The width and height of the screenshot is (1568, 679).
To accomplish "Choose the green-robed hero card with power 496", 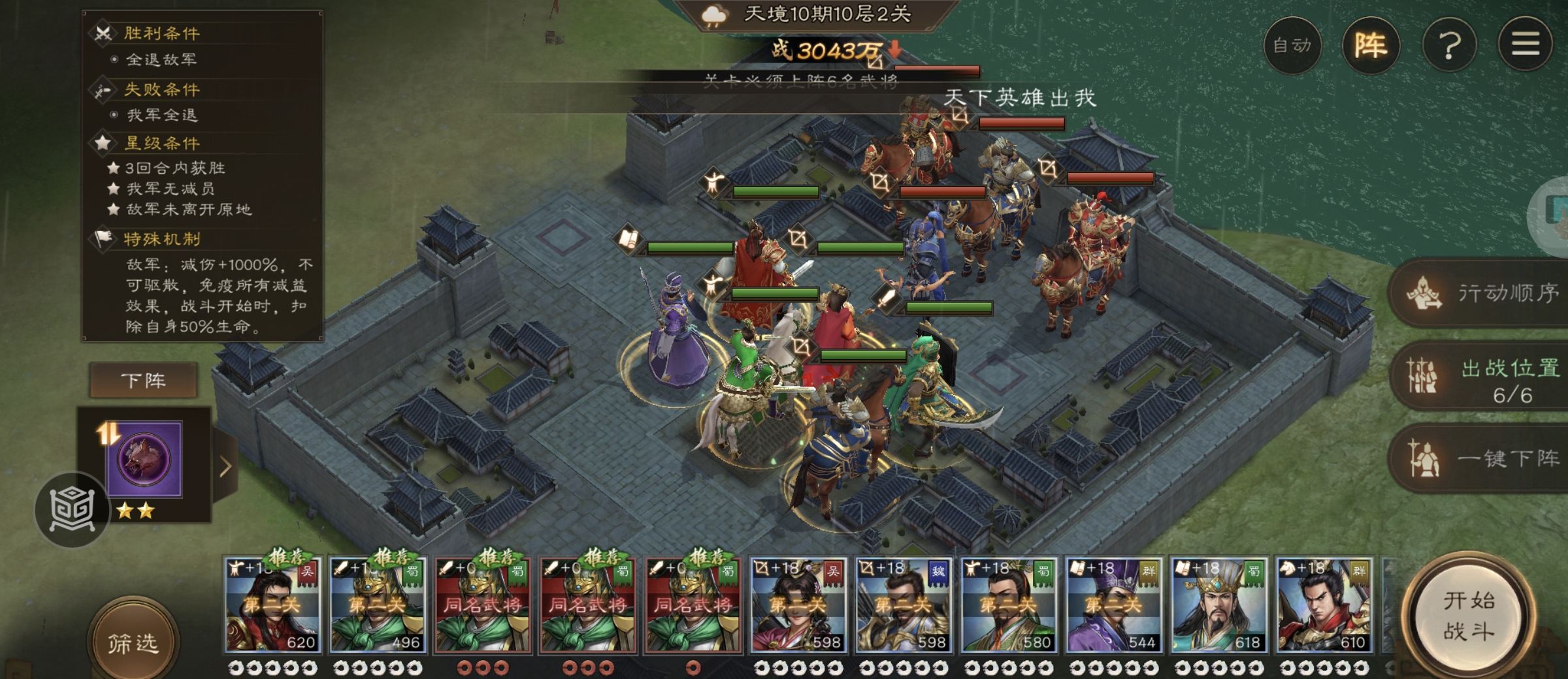I will [377, 605].
